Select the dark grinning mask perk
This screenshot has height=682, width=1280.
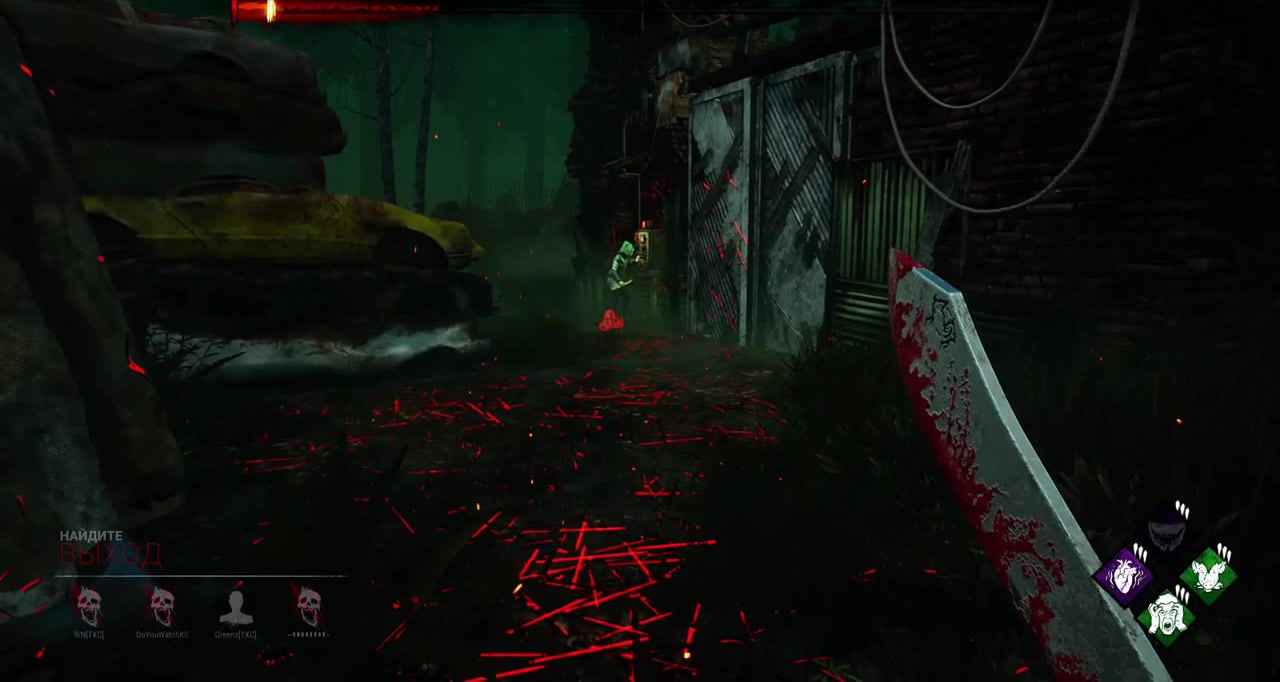pyautogui.click(x=1166, y=529)
